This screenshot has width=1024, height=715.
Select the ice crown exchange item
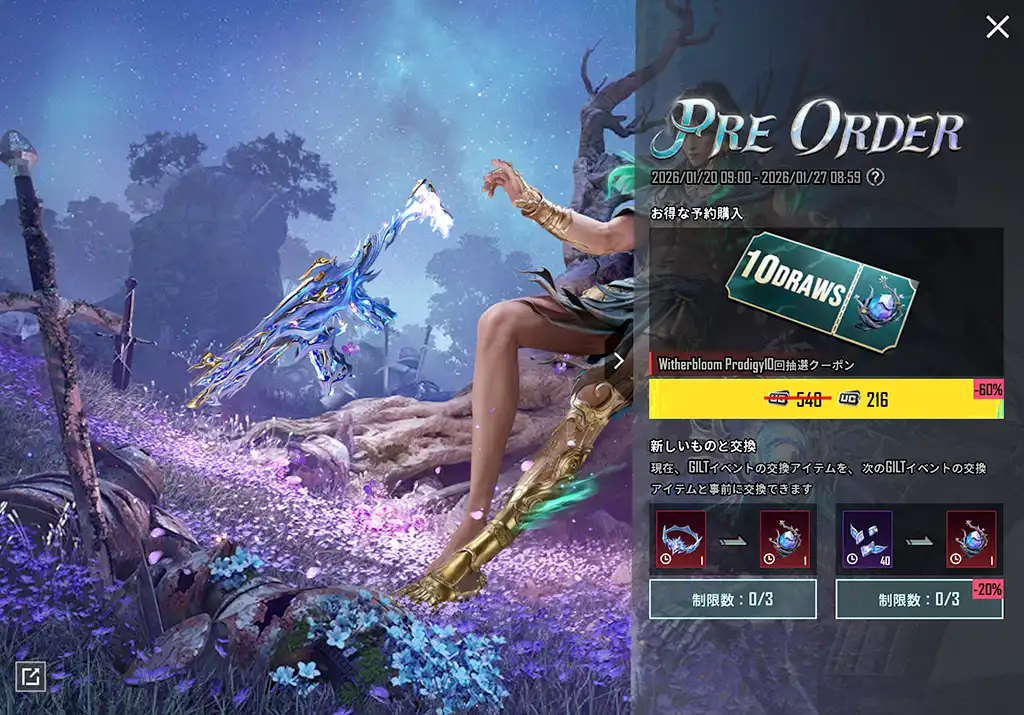tap(681, 540)
